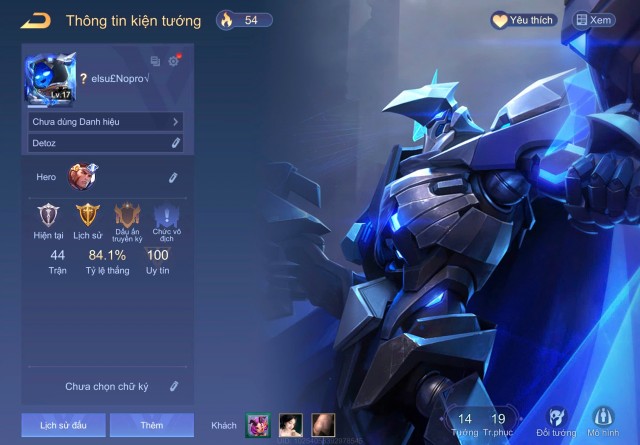Open the Tướng heroes count

(x=464, y=424)
